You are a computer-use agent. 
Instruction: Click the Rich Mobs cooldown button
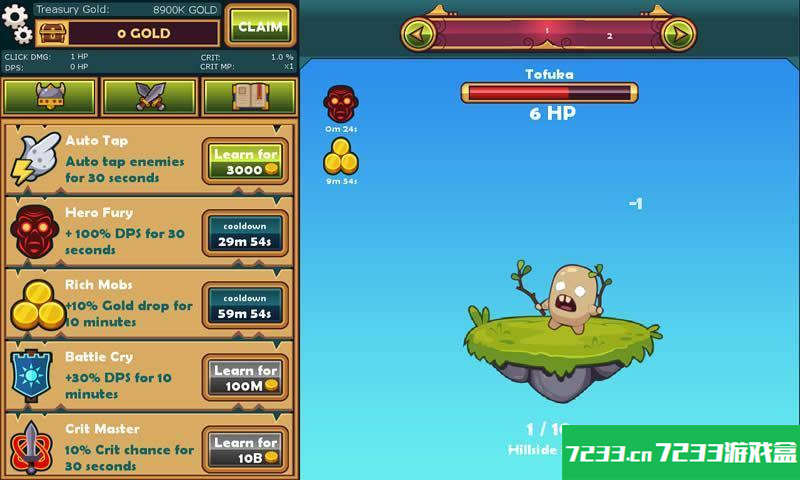click(245, 306)
